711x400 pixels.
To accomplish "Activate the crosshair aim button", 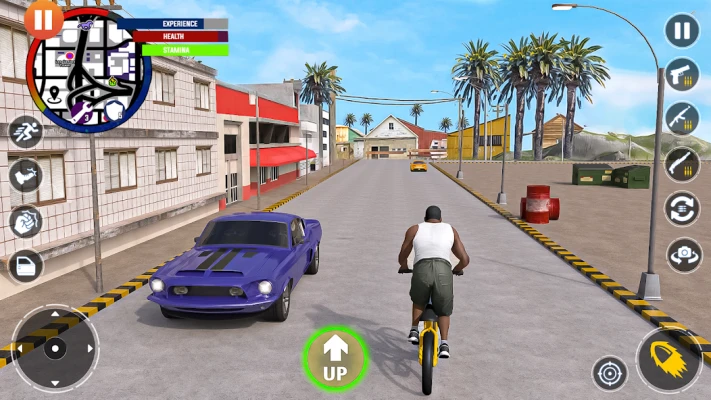I will [610, 373].
